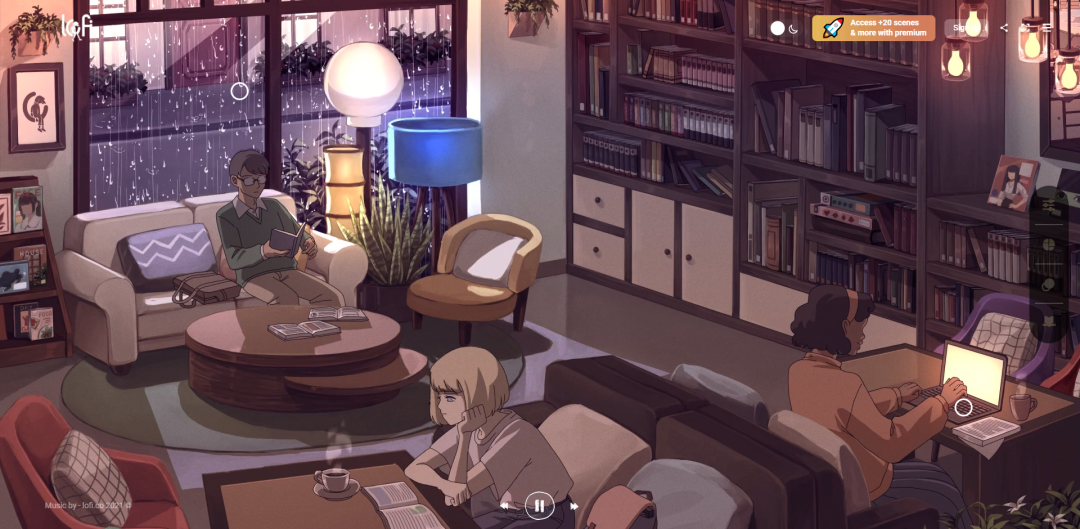Open the four-quadrant grid icon in the sidebar
The height and width of the screenshot is (529, 1080).
pos(1049,244)
